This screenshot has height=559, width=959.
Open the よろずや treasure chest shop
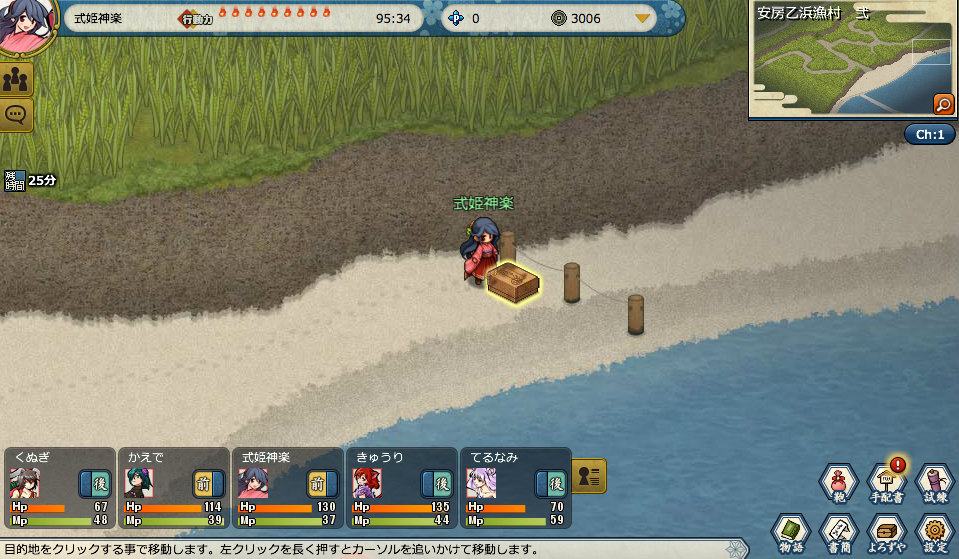[x=887, y=532]
